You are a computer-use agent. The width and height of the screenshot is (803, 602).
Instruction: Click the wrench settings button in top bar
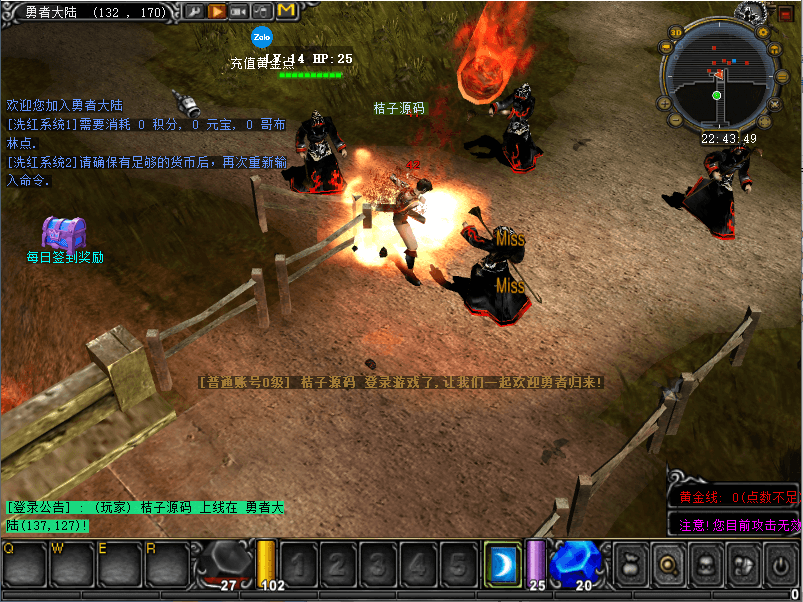coord(193,11)
